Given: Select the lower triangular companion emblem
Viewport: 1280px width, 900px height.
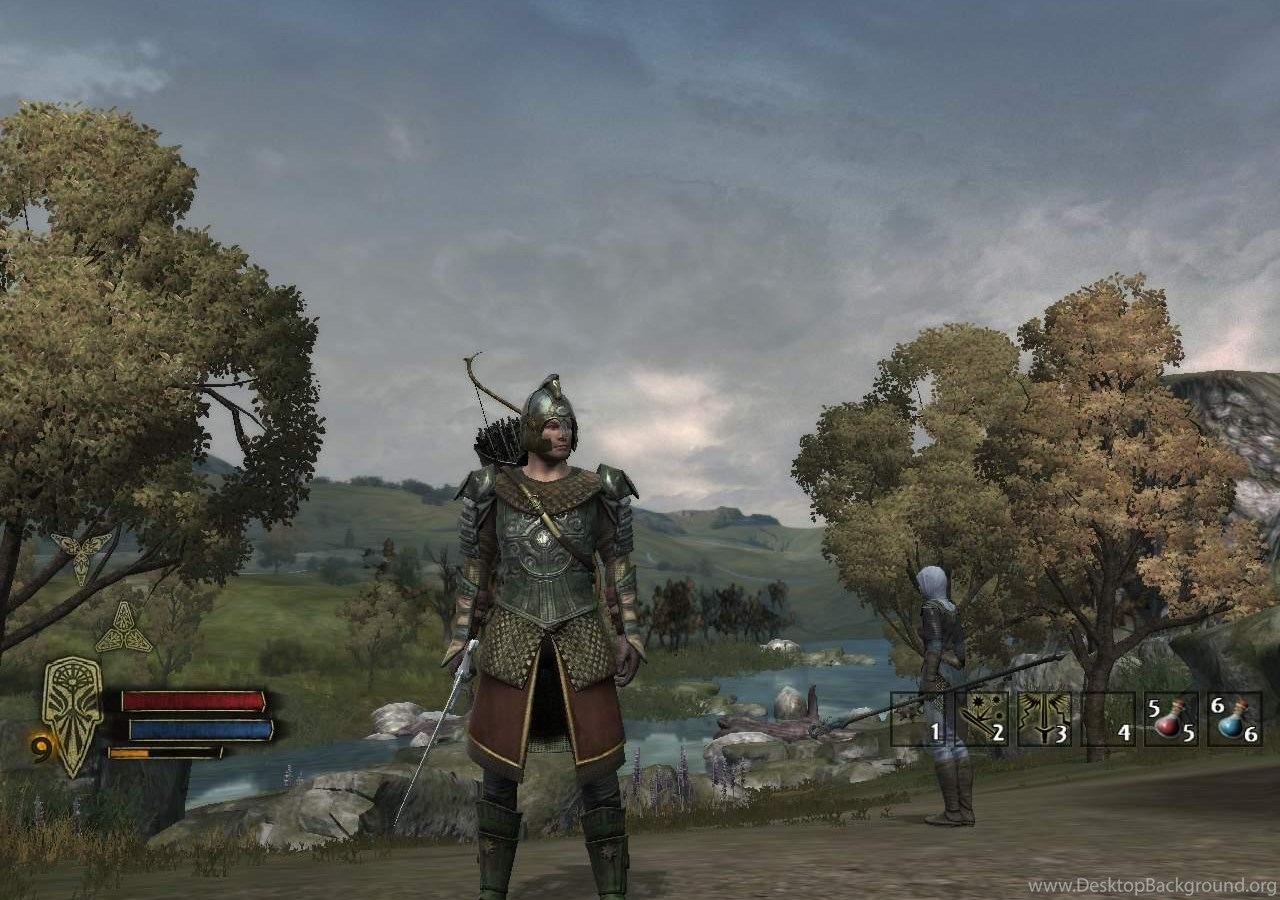Looking at the screenshot, I should (x=123, y=630).
